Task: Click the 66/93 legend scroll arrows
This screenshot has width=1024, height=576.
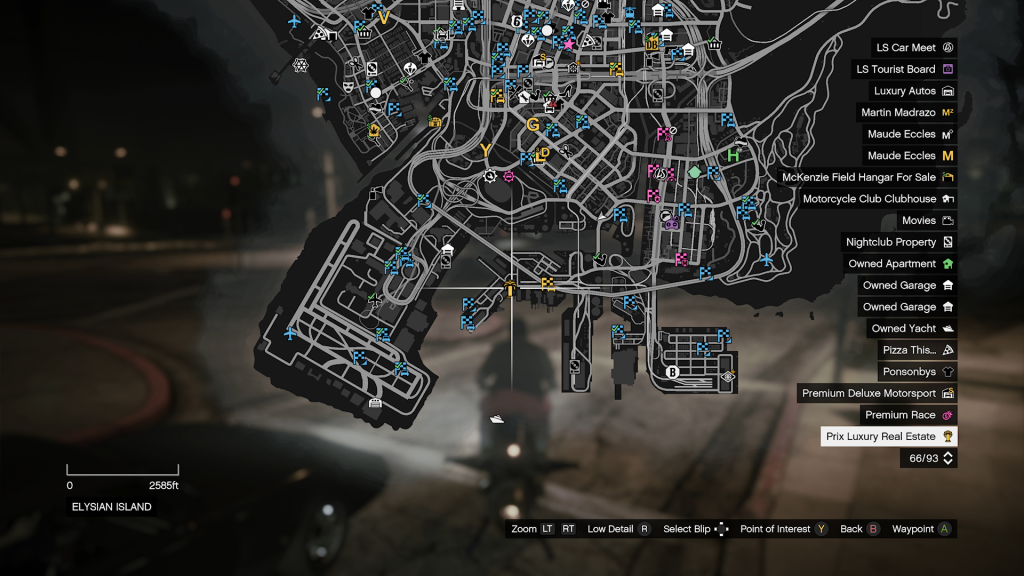Action: click(x=948, y=458)
